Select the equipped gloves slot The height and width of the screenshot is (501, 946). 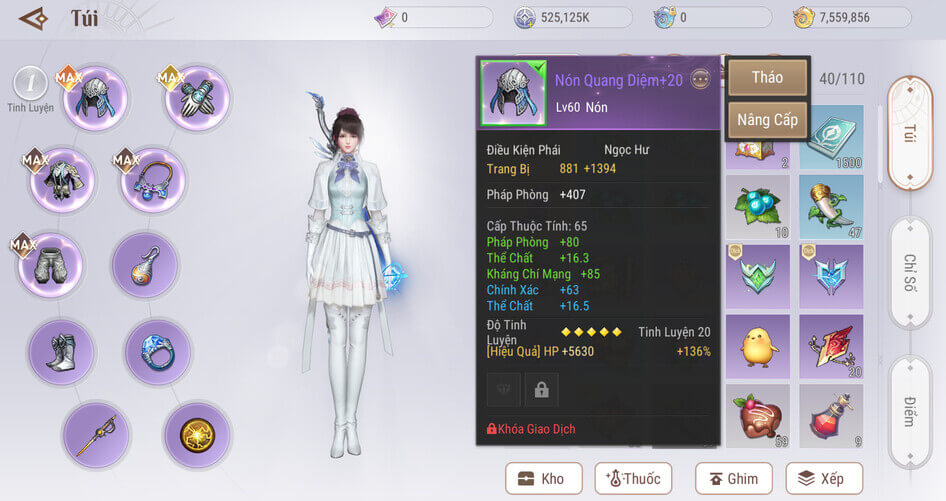[x=197, y=98]
